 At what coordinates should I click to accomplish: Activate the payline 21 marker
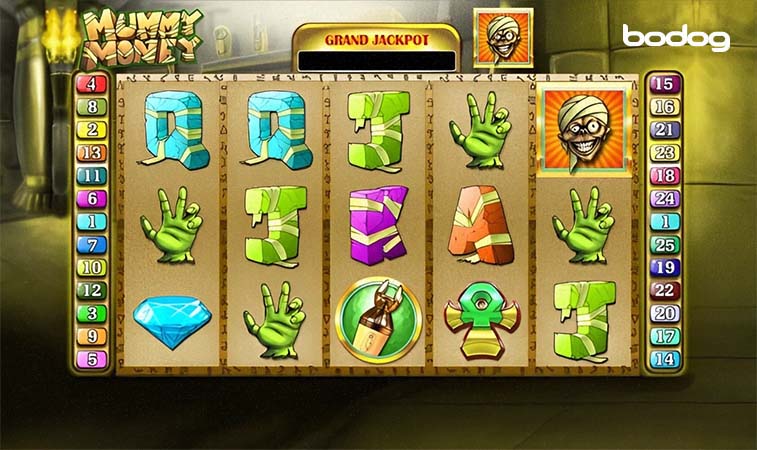coord(665,130)
